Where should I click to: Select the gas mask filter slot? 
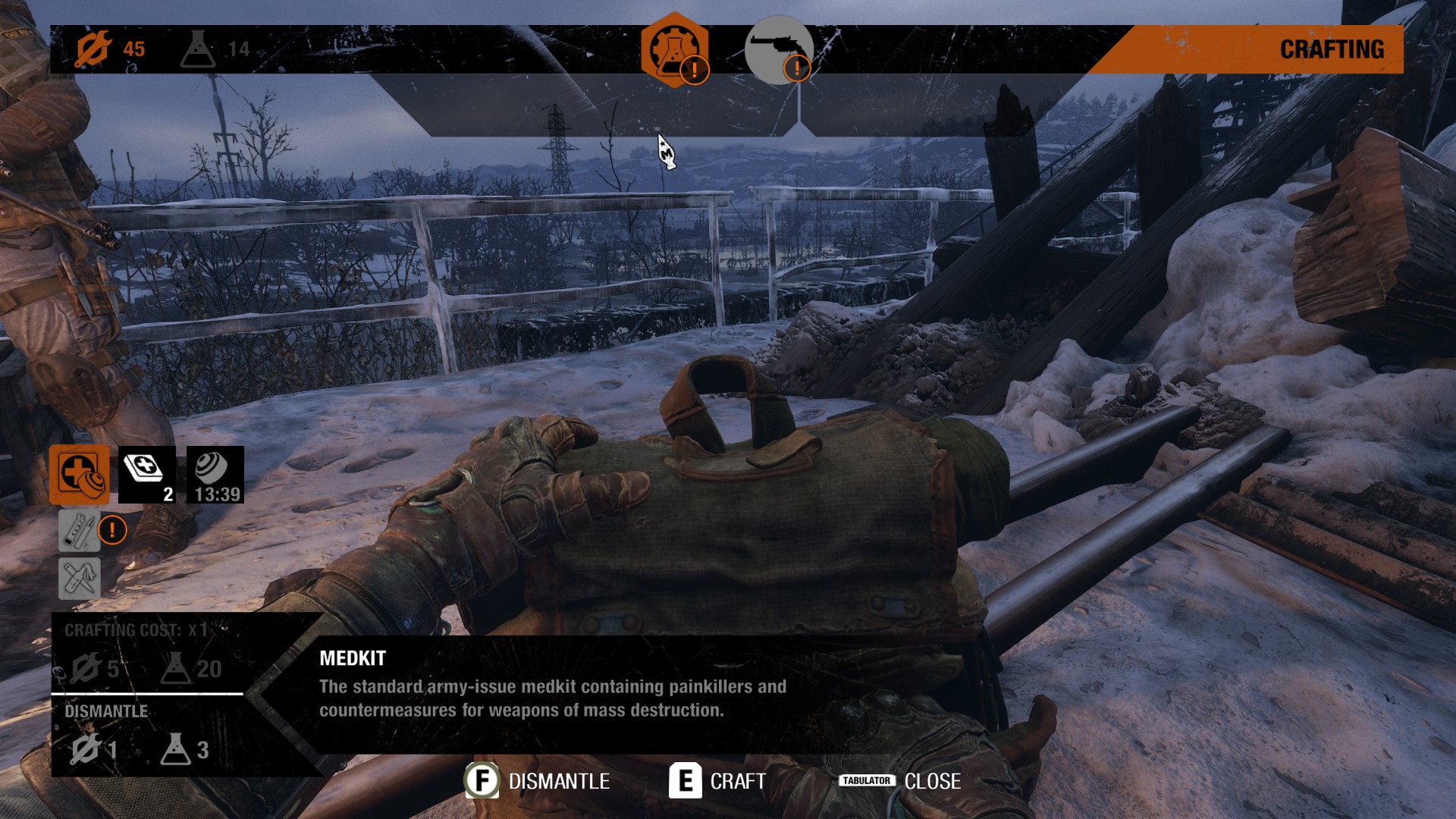215,475
